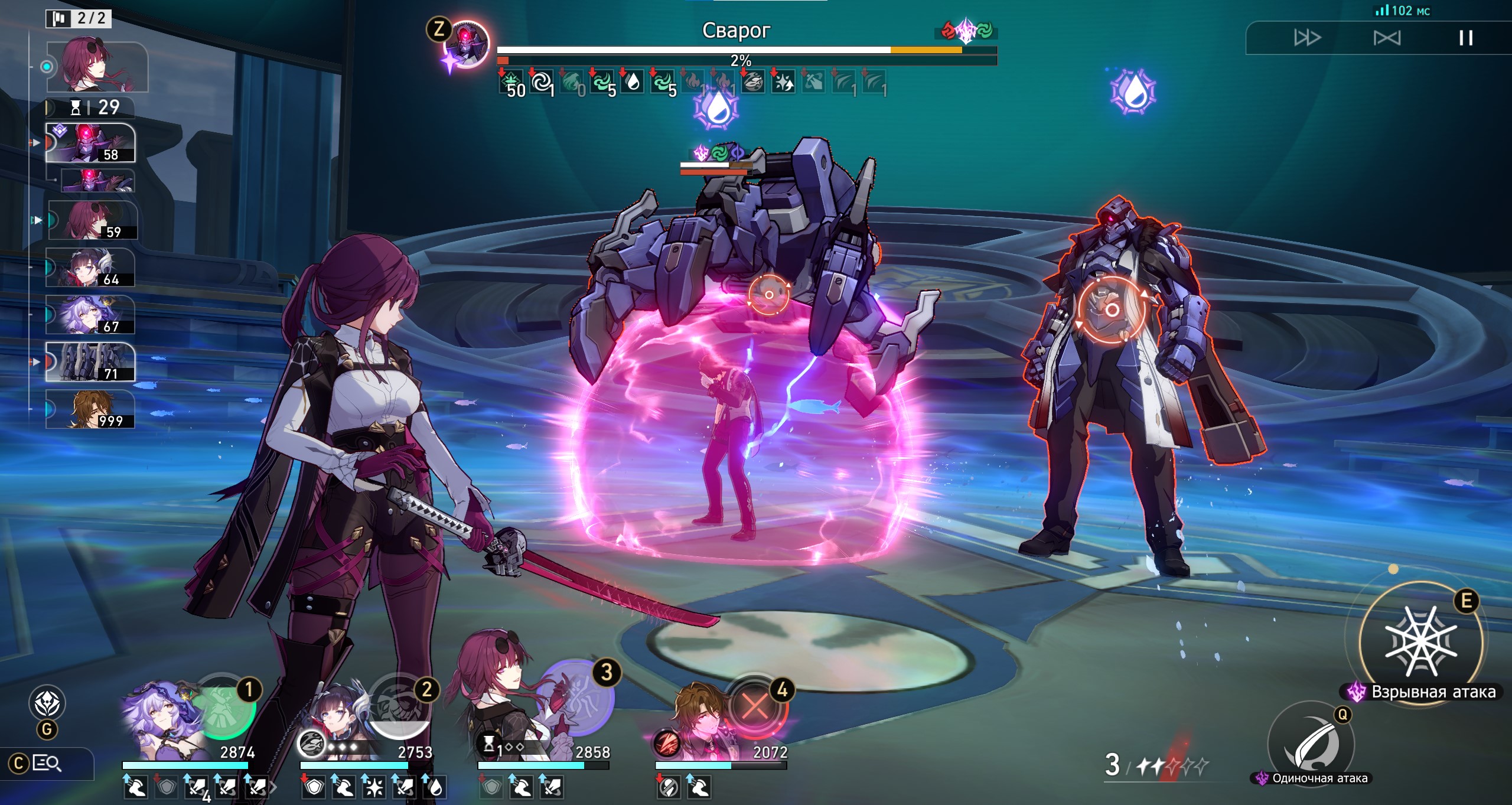
Task: Pause the battle
Action: click(1465, 38)
